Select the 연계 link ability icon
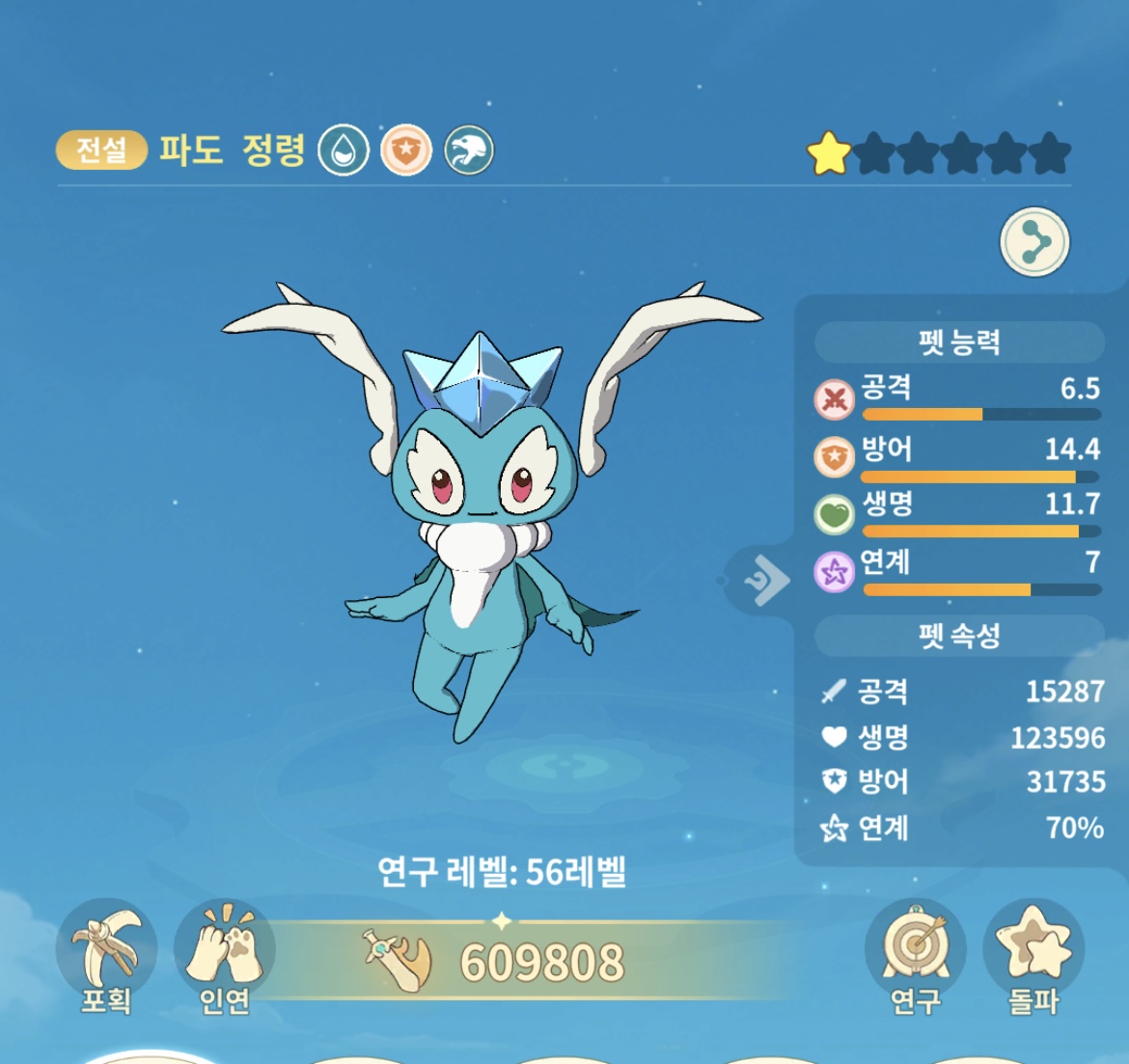Image resolution: width=1129 pixels, height=1064 pixels. pyautogui.click(x=835, y=572)
